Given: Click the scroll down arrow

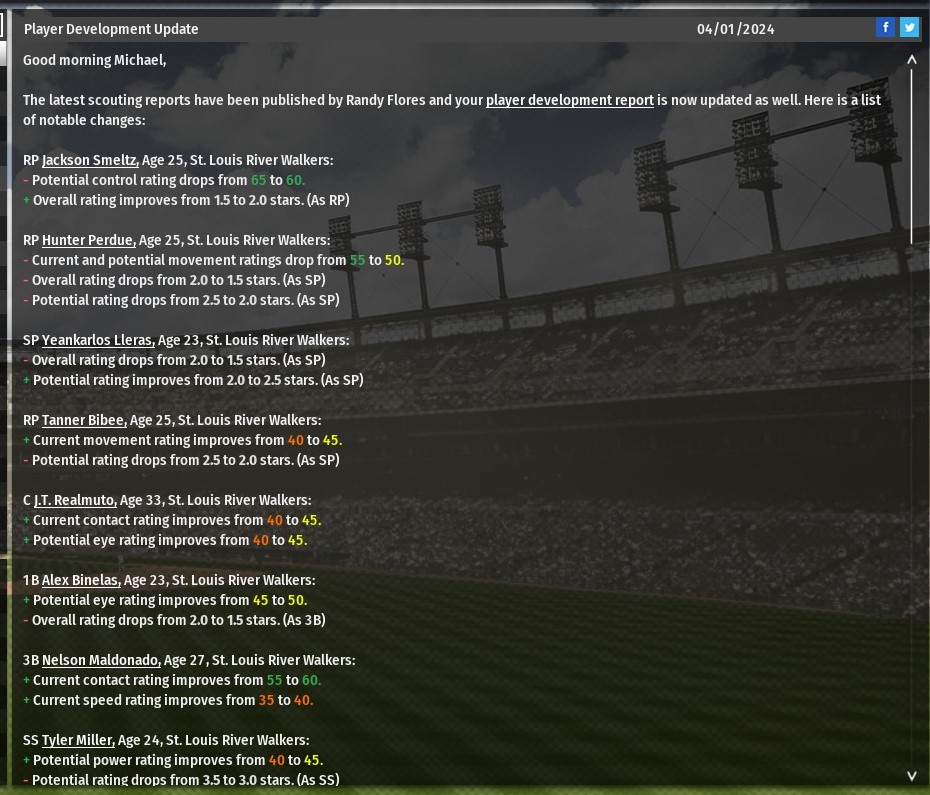Looking at the screenshot, I should pyautogui.click(x=912, y=775).
